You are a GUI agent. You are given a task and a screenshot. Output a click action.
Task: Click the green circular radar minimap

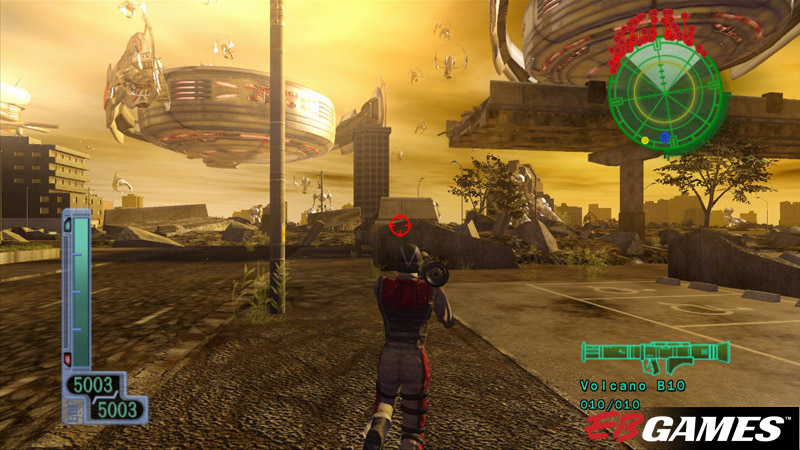pyautogui.click(x=662, y=94)
